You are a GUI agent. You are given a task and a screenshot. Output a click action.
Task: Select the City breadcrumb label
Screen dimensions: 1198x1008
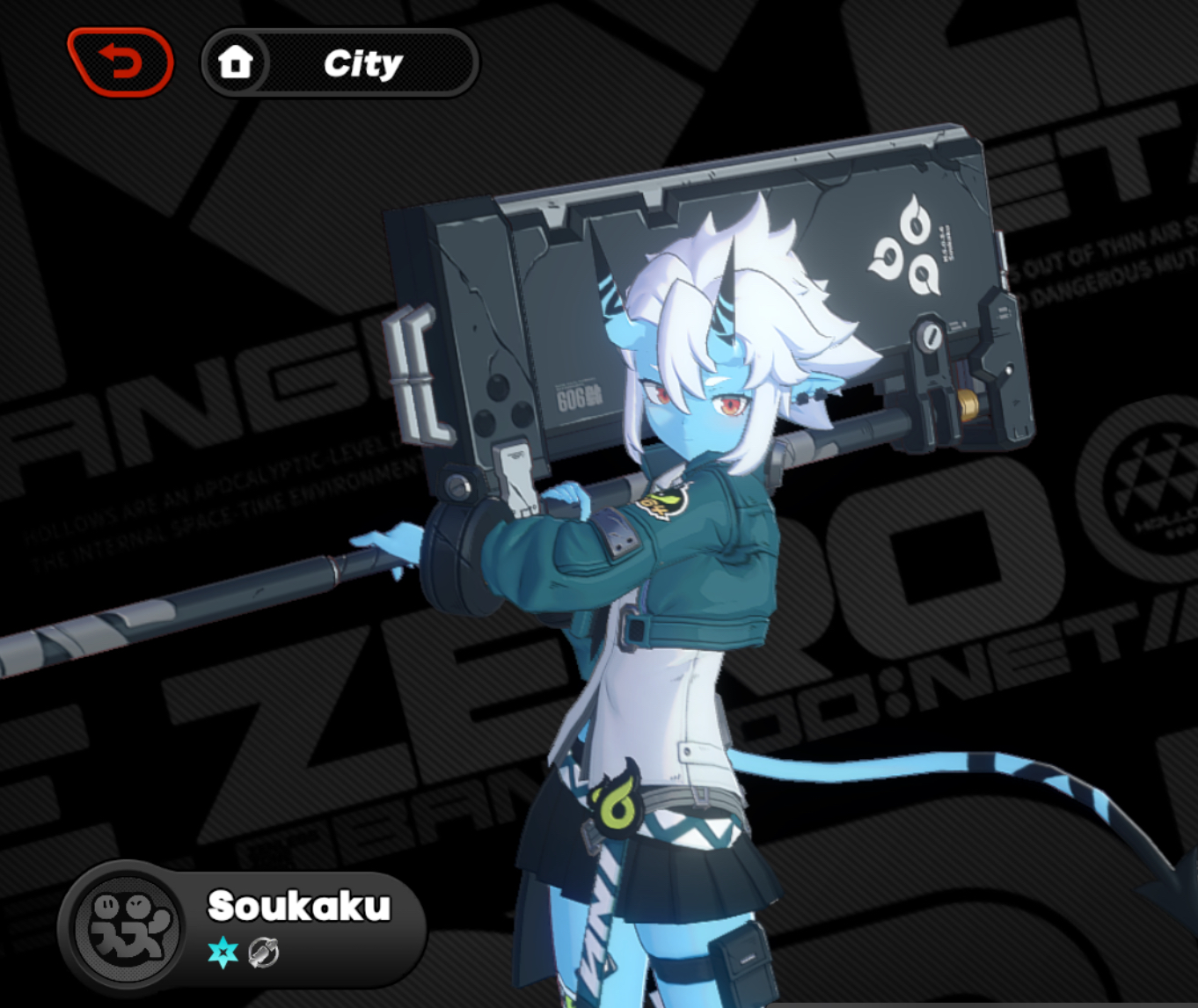pyautogui.click(x=363, y=63)
